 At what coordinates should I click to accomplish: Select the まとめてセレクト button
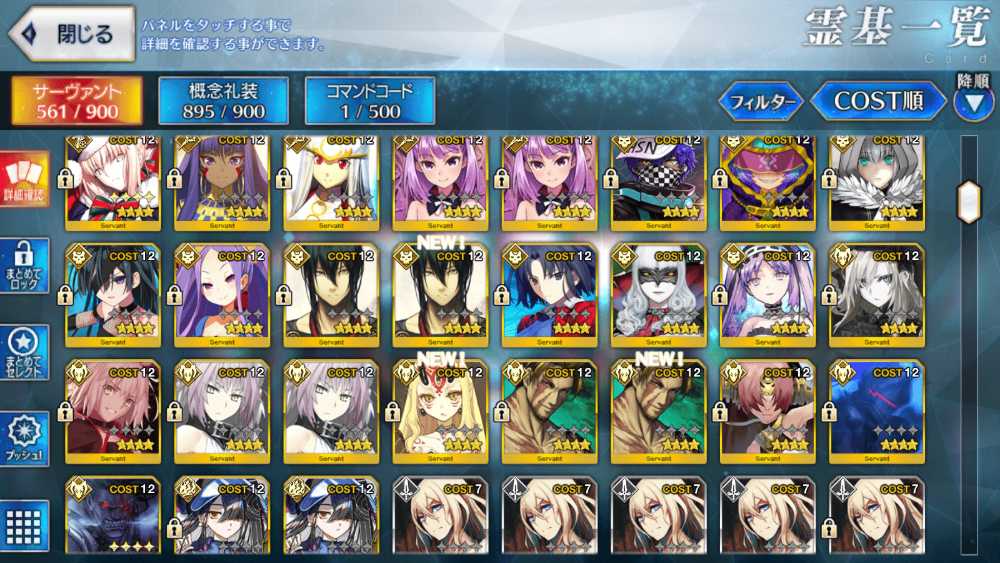(x=24, y=352)
